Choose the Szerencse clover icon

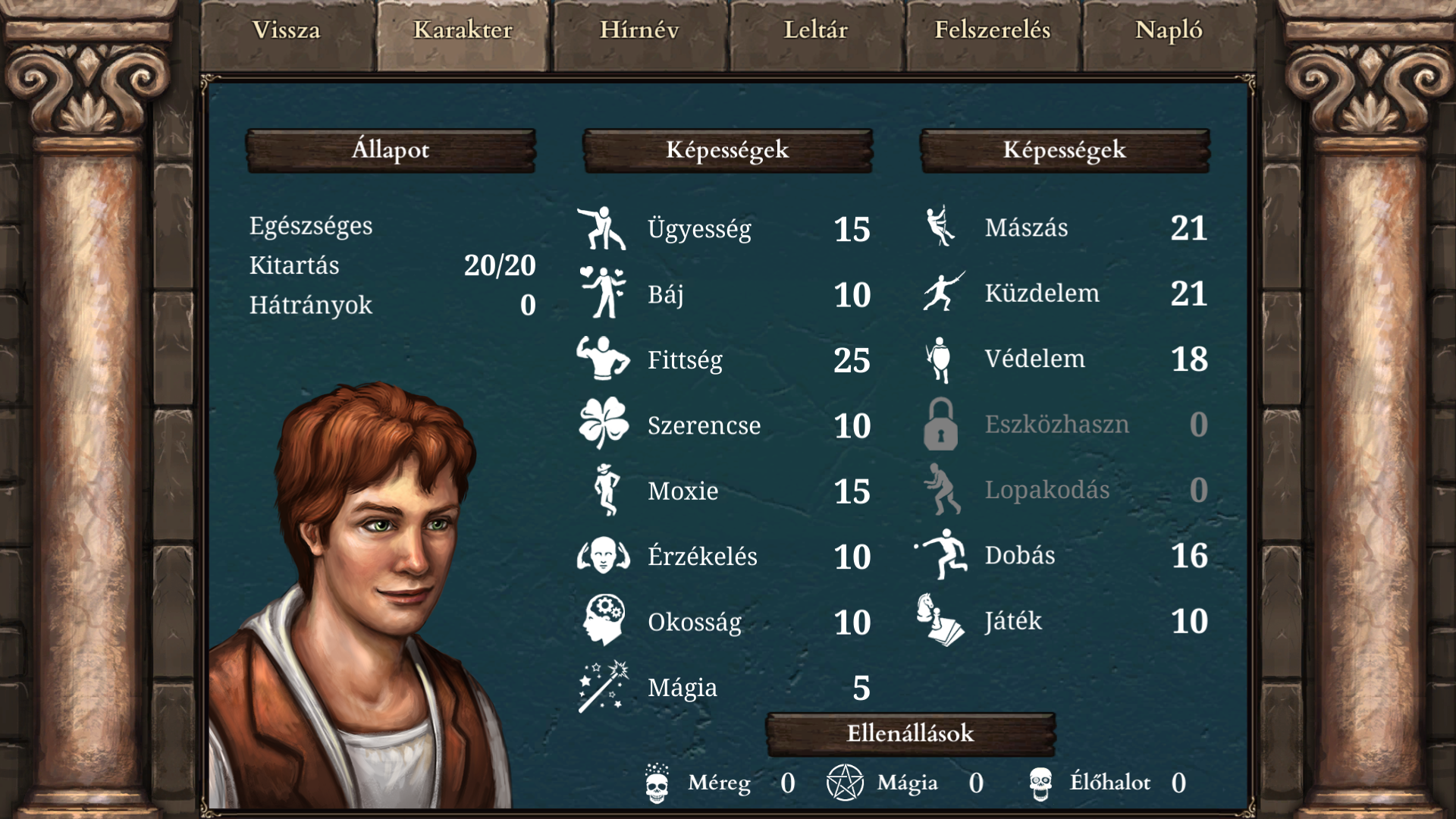click(x=604, y=425)
